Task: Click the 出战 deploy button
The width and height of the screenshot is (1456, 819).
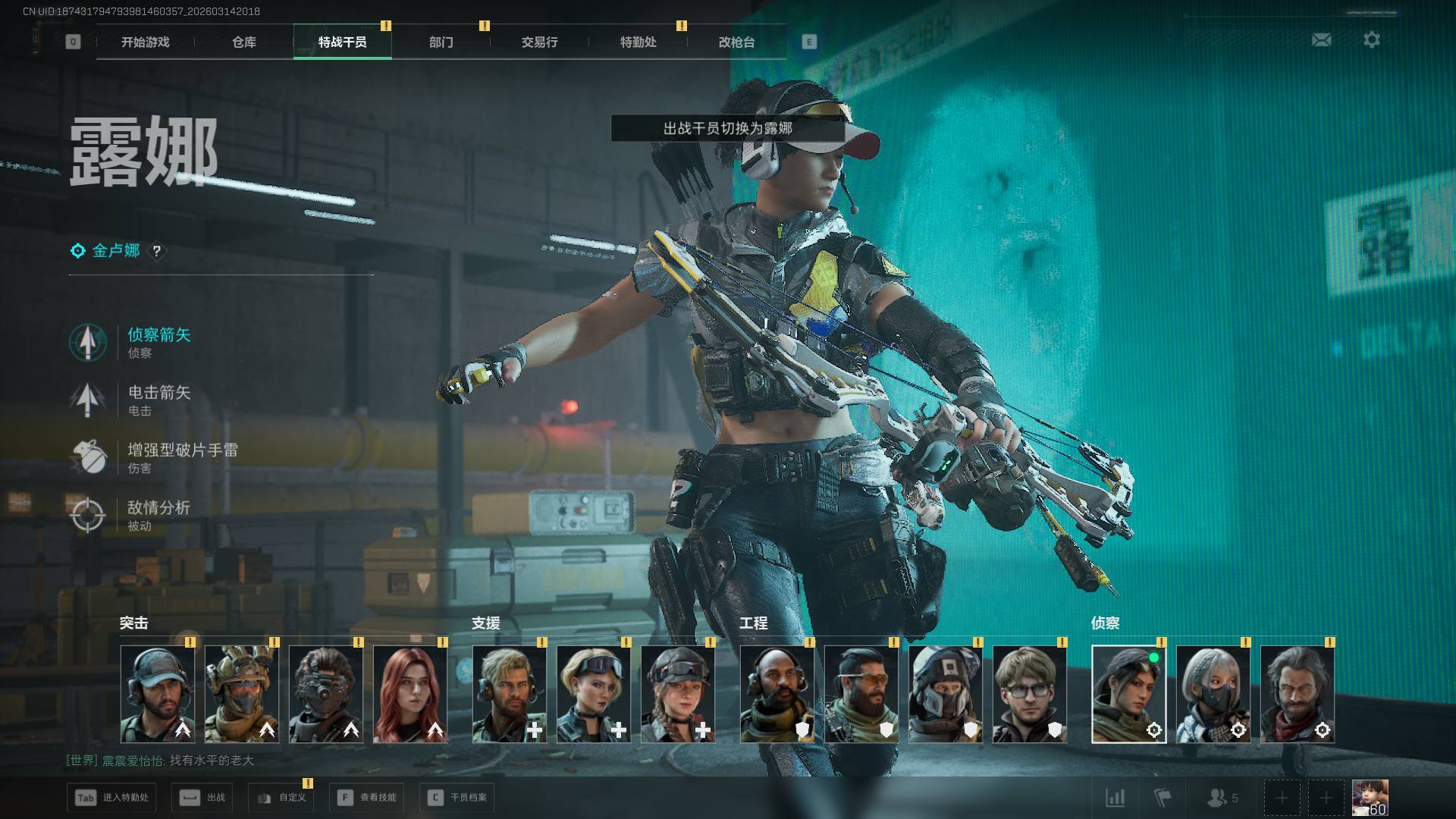Action: [205, 798]
